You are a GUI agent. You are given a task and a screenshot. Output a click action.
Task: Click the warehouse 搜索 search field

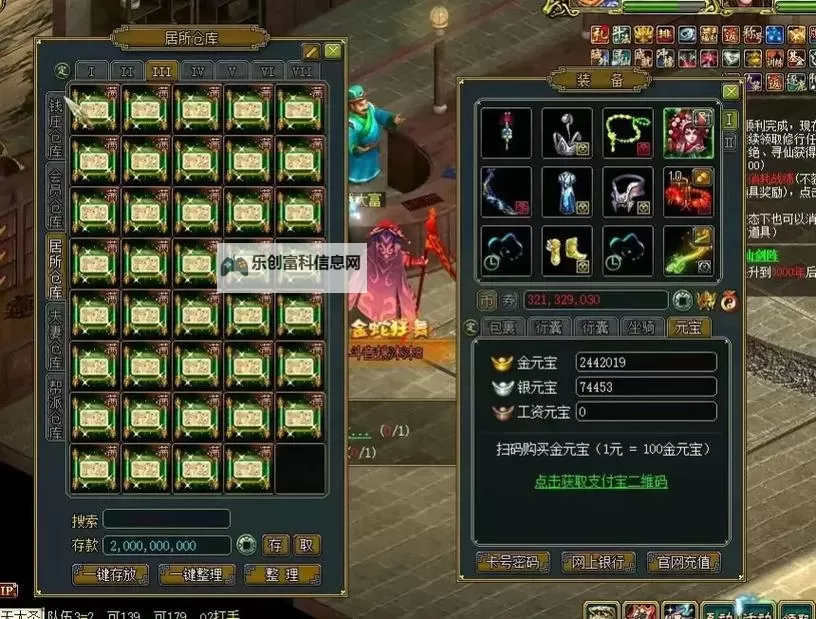[x=166, y=519]
